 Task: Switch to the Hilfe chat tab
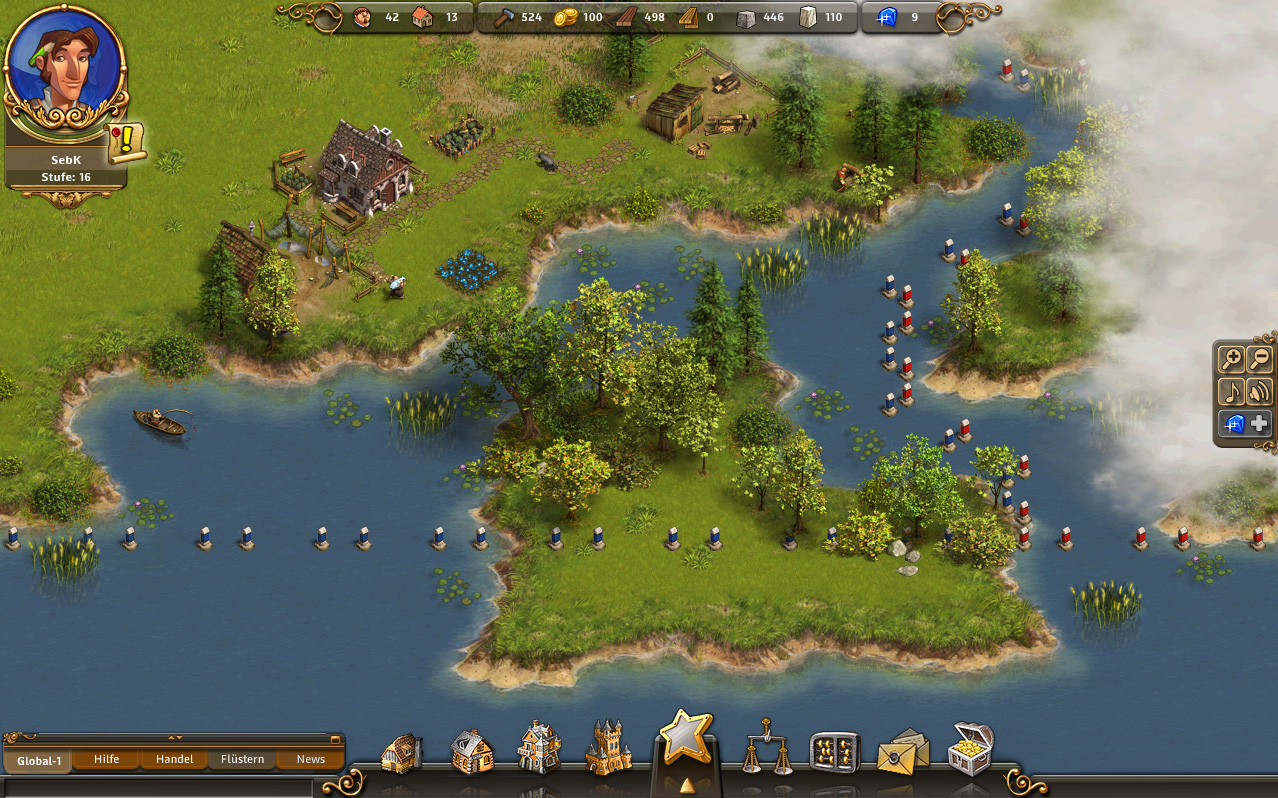(x=106, y=759)
